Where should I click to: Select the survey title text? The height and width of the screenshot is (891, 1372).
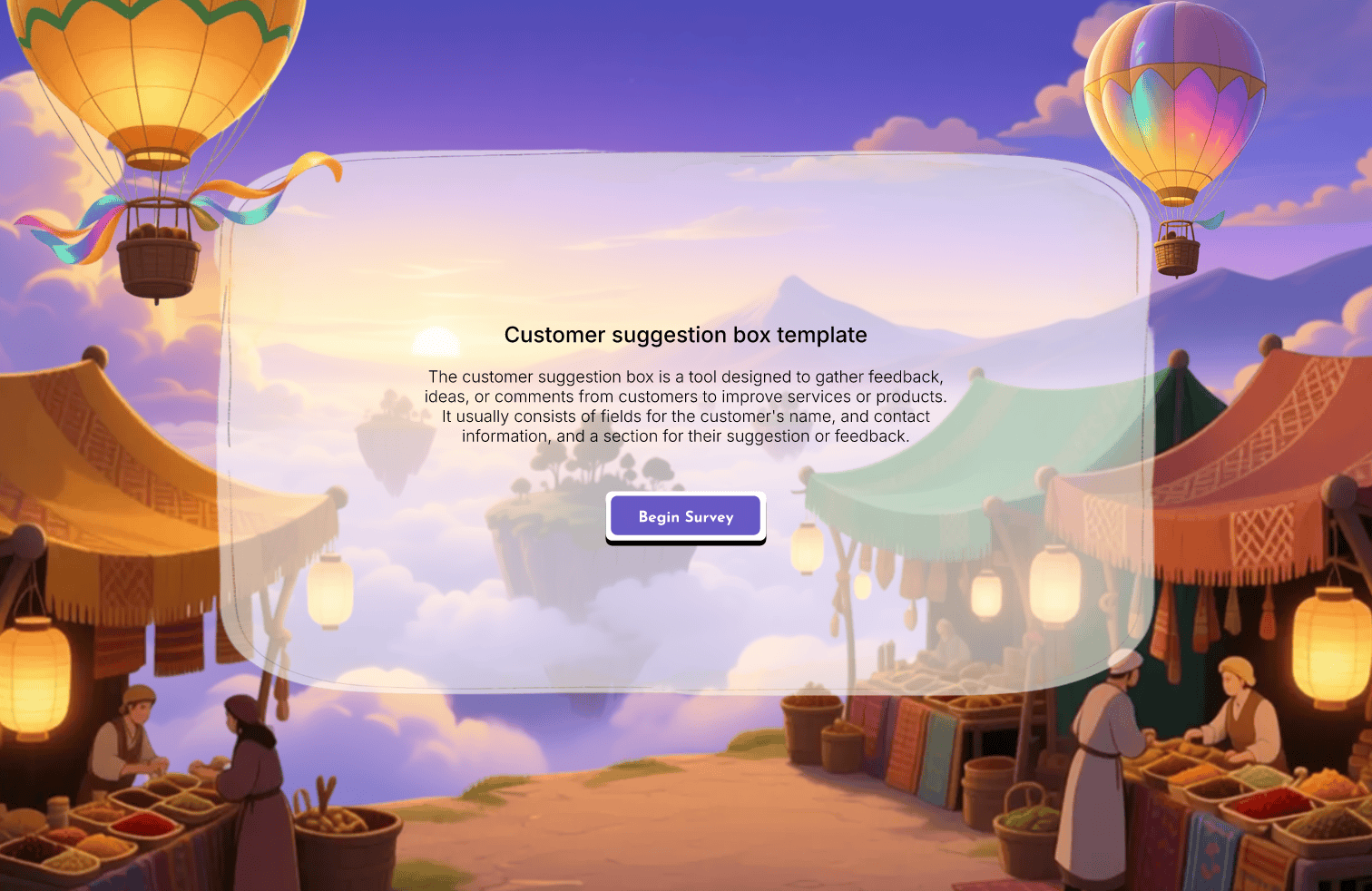point(685,335)
